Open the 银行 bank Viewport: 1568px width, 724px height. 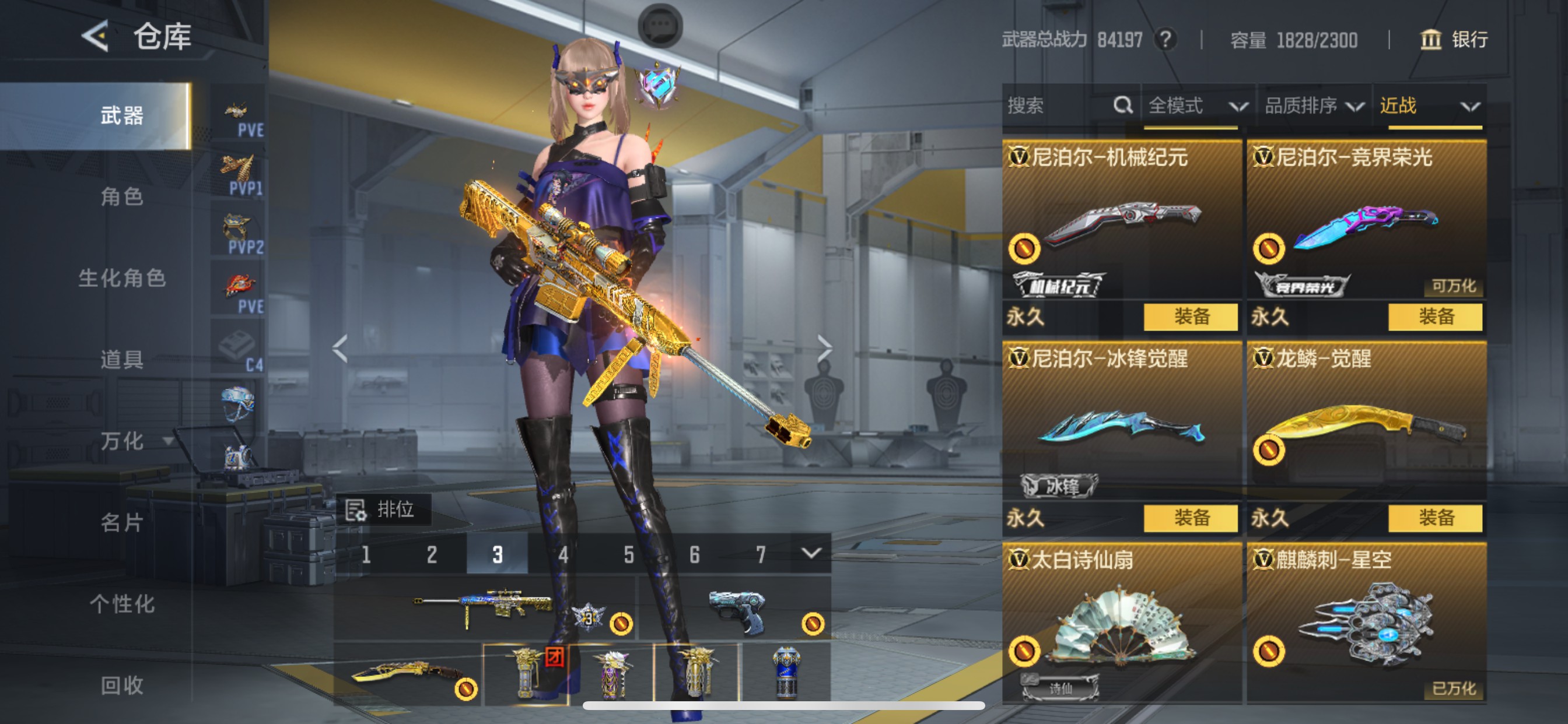pos(1455,40)
